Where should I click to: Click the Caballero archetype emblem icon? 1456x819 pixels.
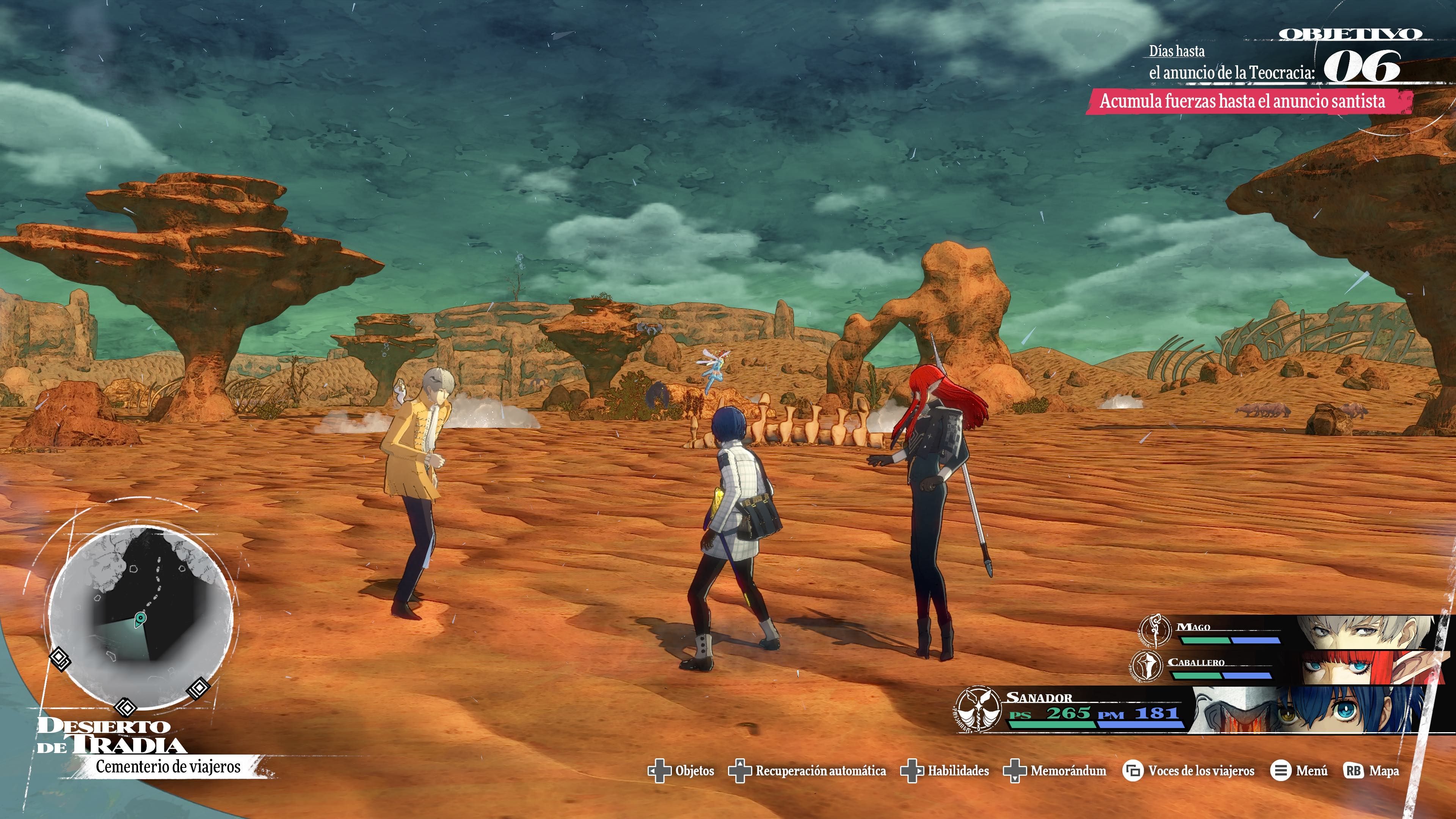1146,666
